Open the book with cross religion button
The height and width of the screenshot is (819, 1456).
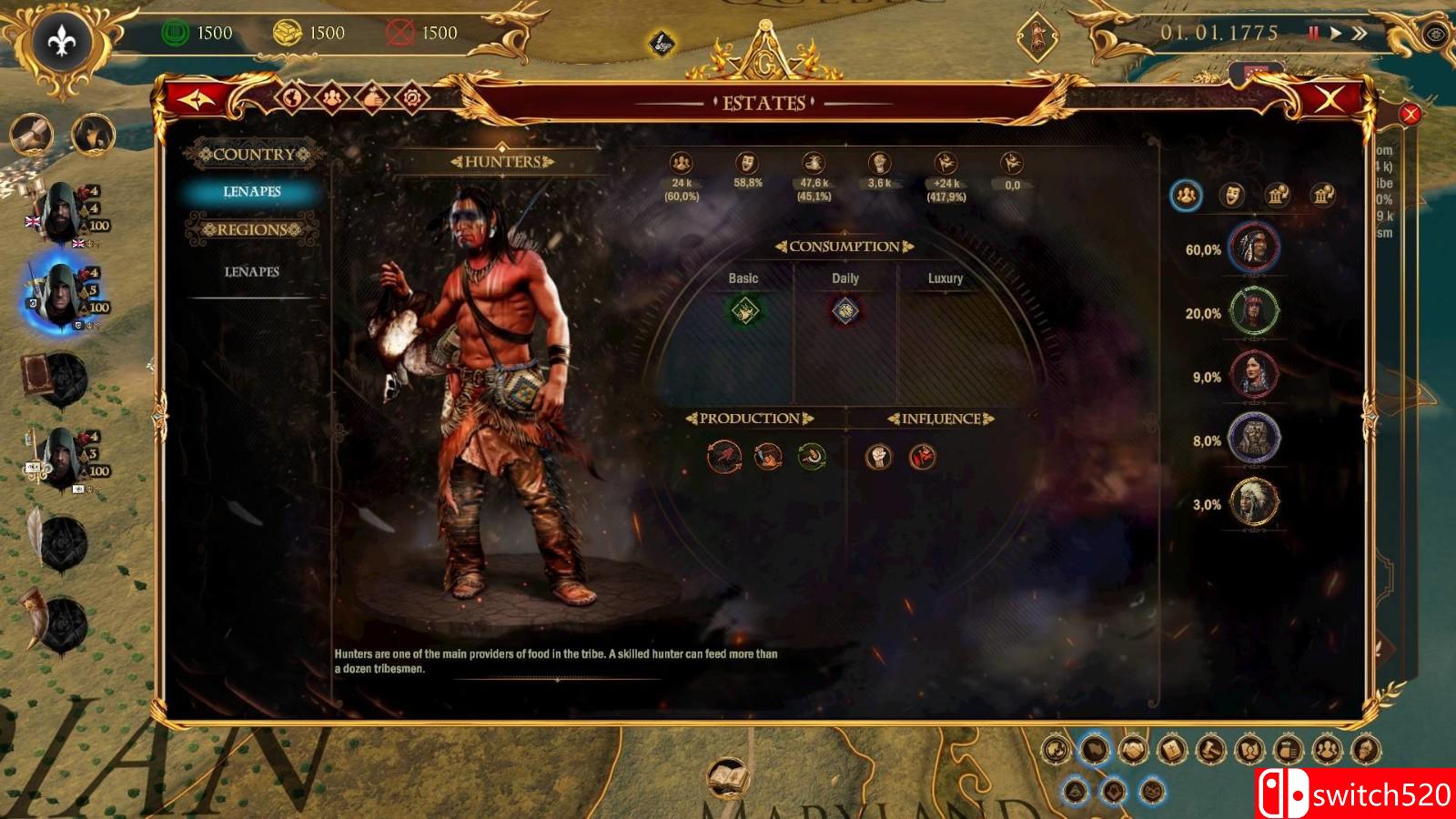coord(1172,750)
